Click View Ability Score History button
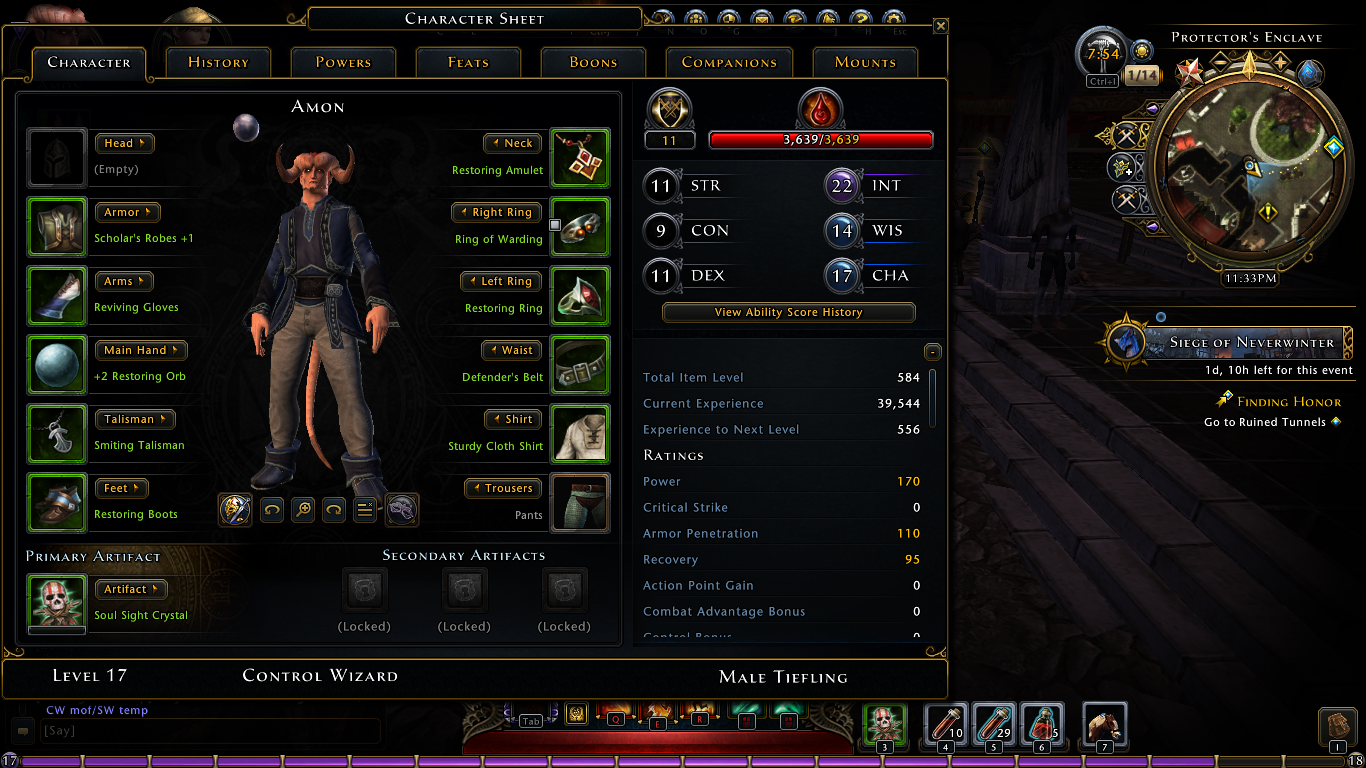 tap(788, 312)
